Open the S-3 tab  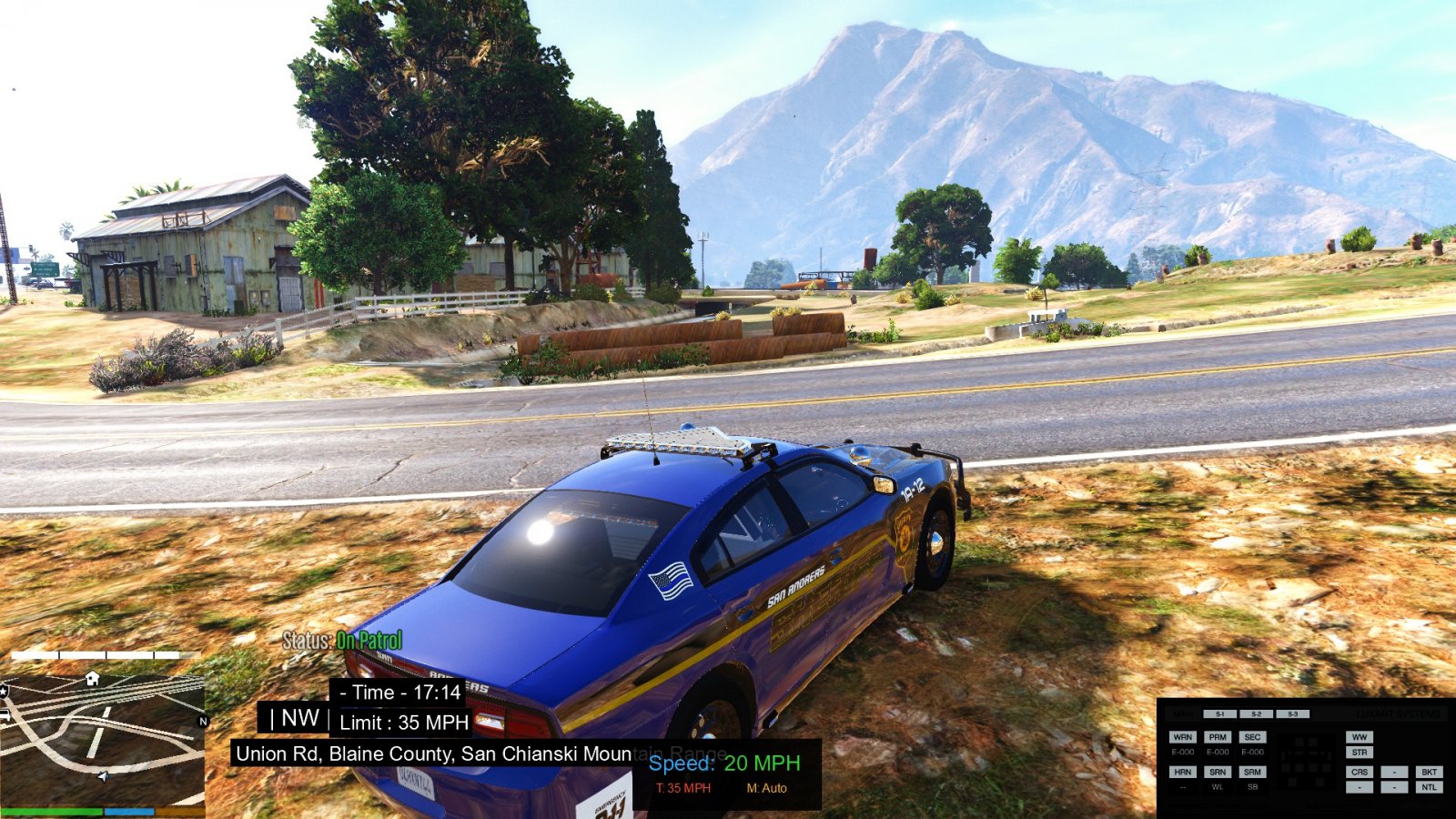click(x=1292, y=714)
